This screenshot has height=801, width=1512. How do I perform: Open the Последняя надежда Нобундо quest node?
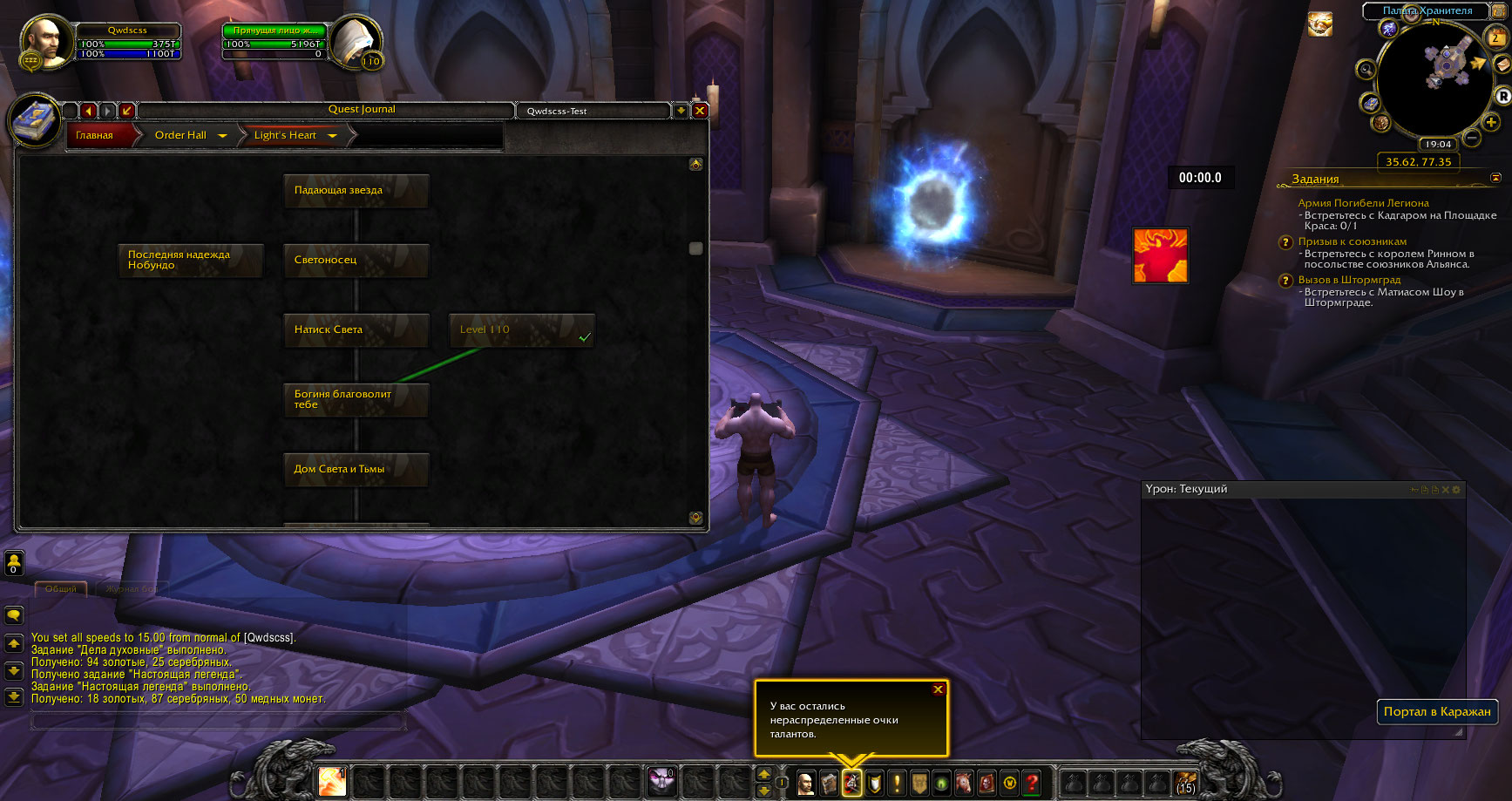tap(190, 260)
